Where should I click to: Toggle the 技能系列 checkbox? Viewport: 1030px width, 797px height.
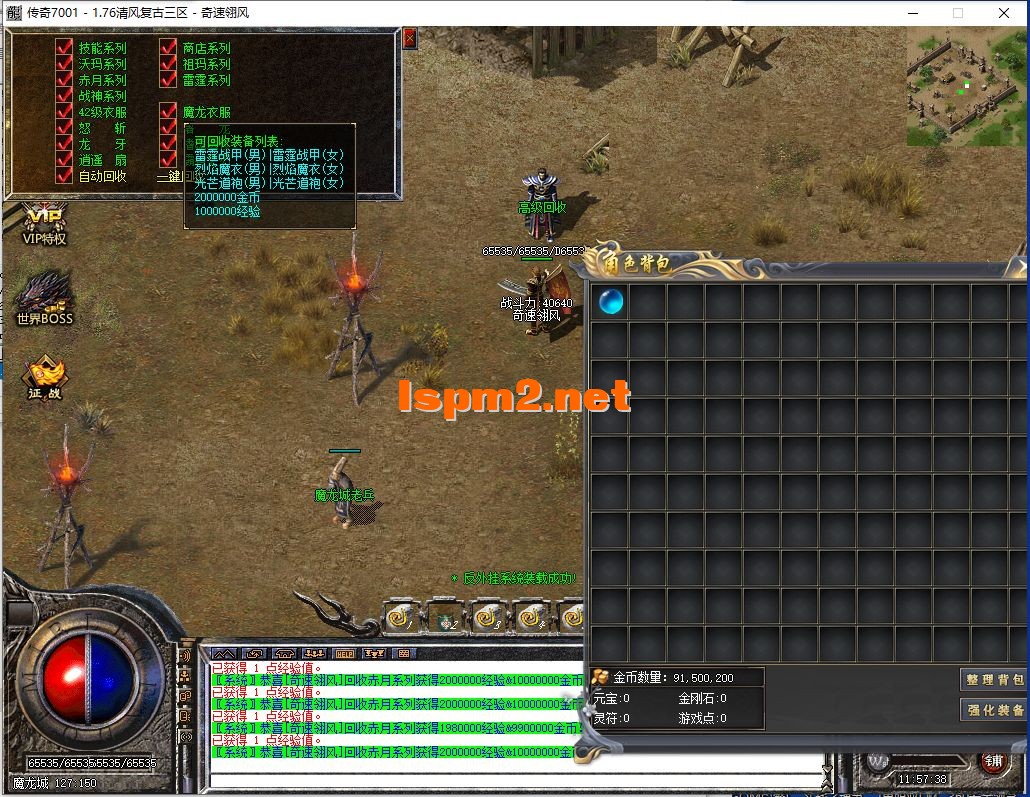65,48
